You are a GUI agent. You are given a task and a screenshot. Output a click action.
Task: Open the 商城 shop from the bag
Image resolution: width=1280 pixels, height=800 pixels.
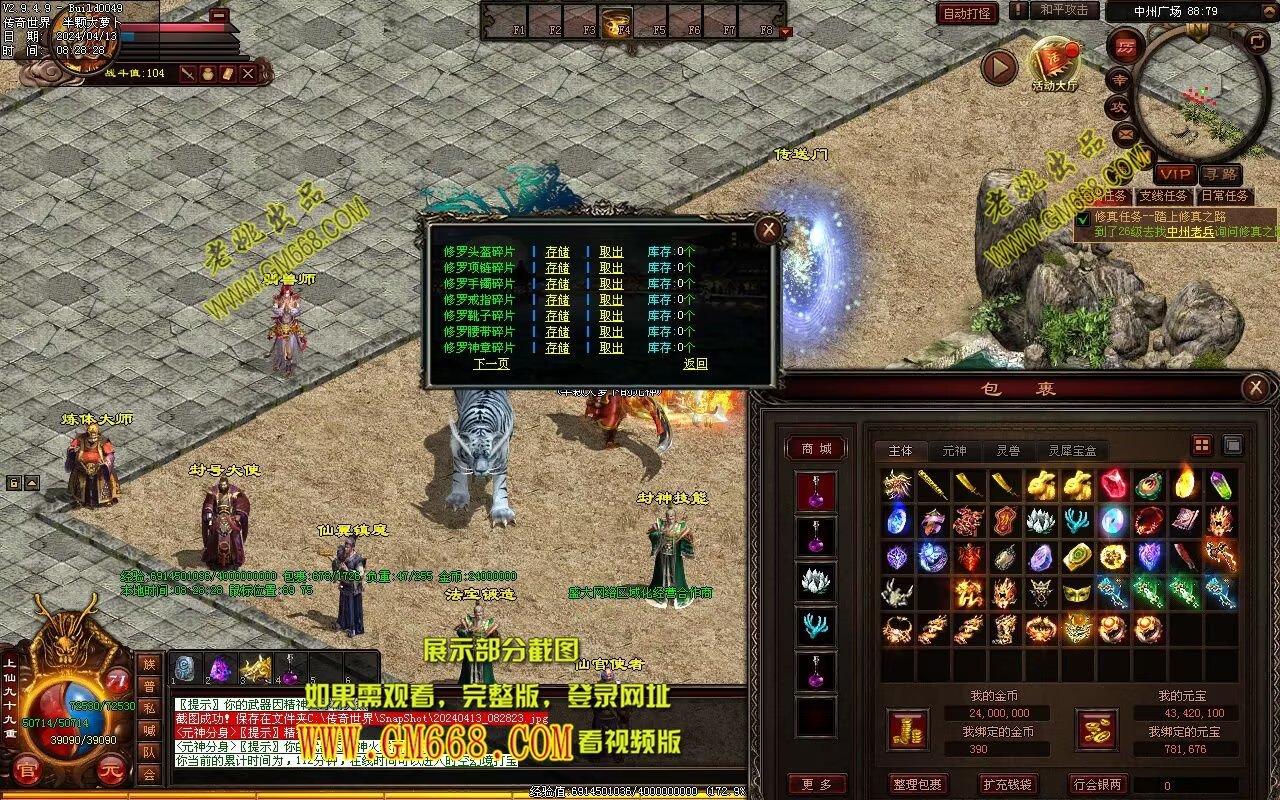[x=816, y=449]
